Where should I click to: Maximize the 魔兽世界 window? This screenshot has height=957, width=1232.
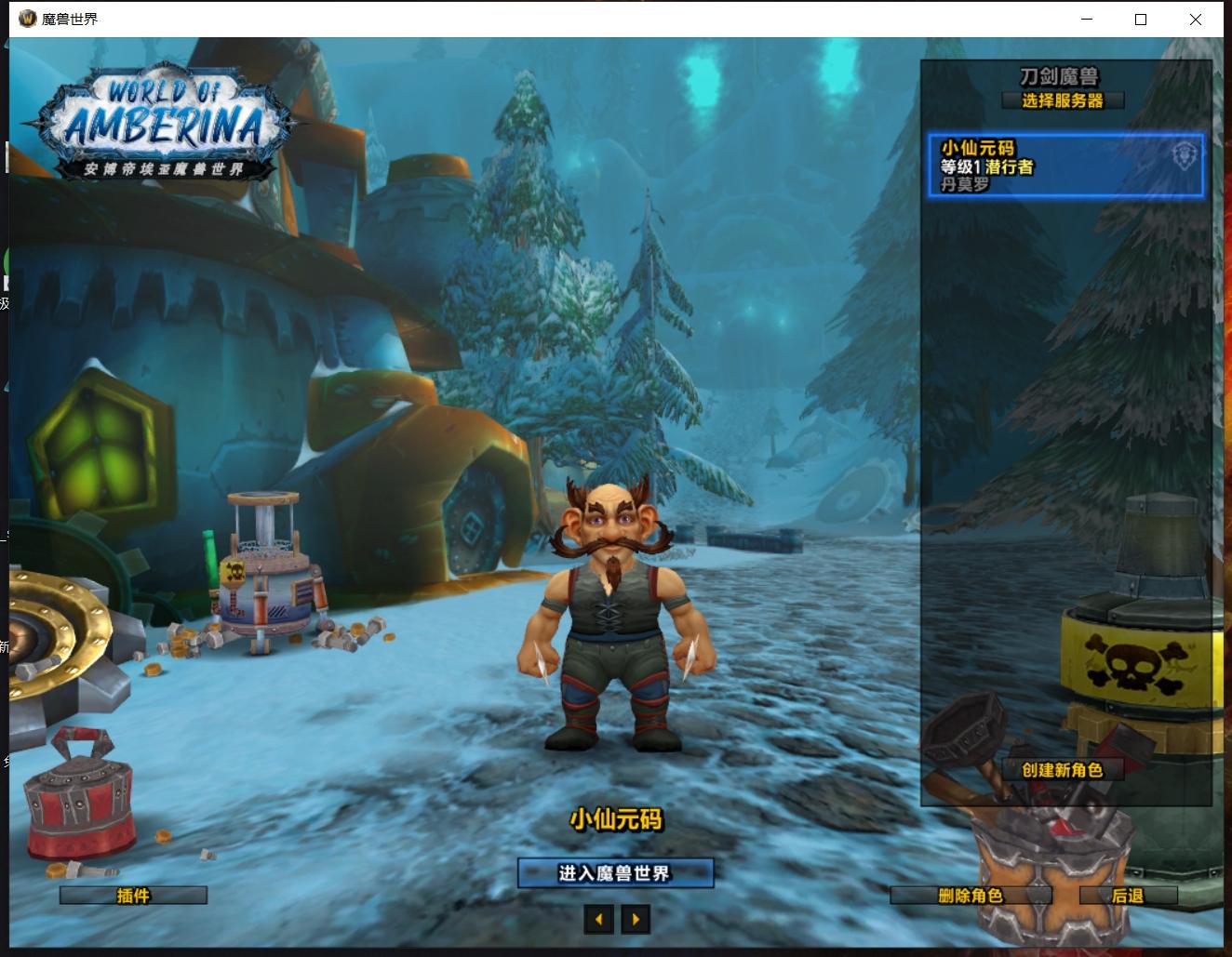tap(1141, 20)
